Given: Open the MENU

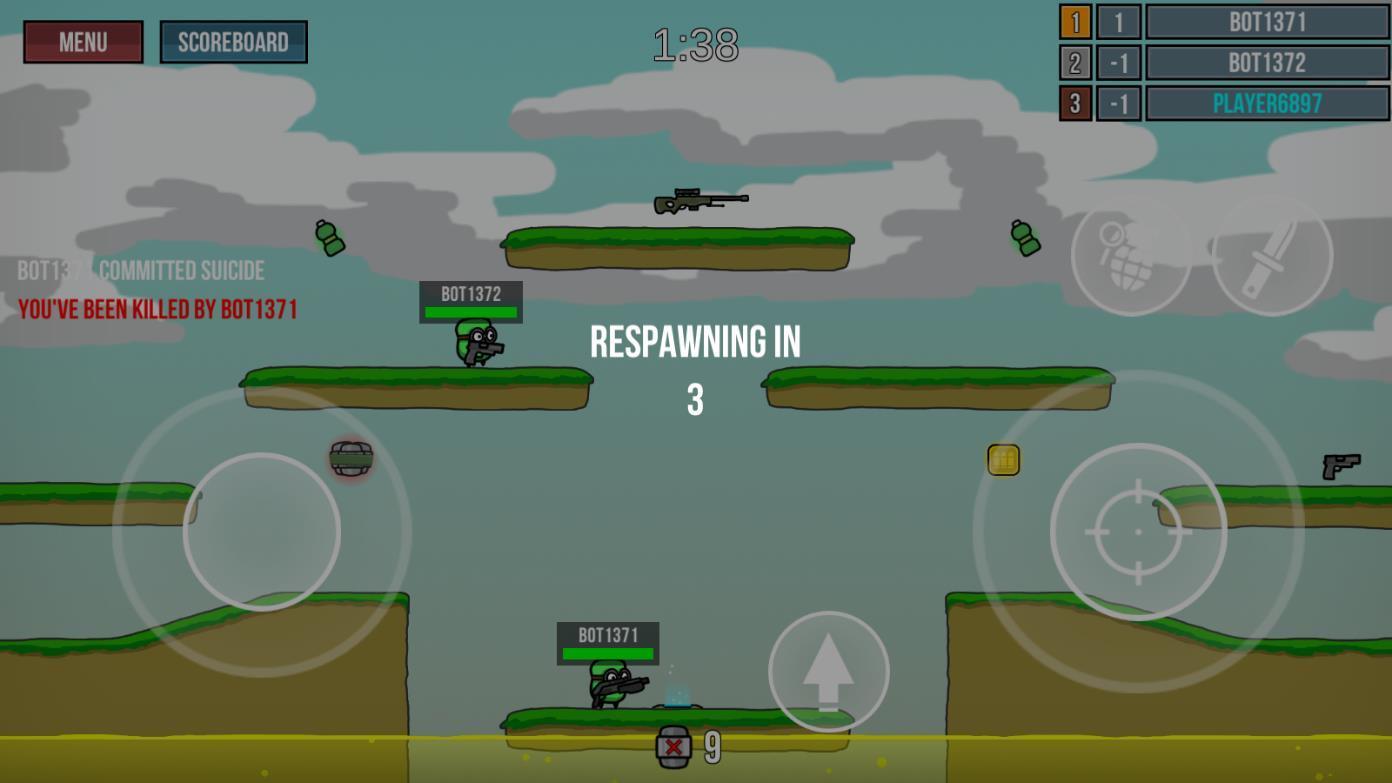Looking at the screenshot, I should [83, 42].
